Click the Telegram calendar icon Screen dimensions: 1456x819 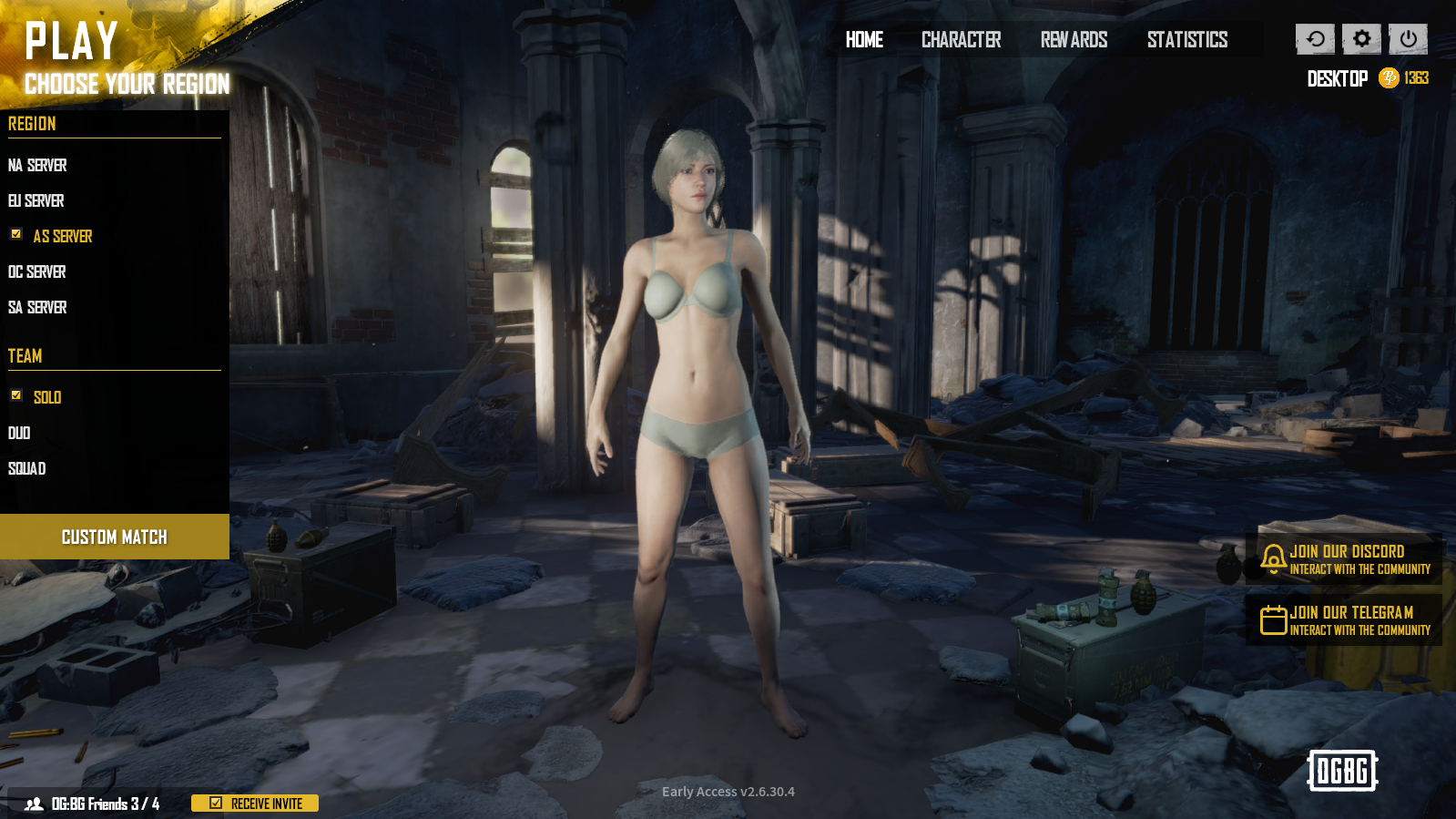1271,620
